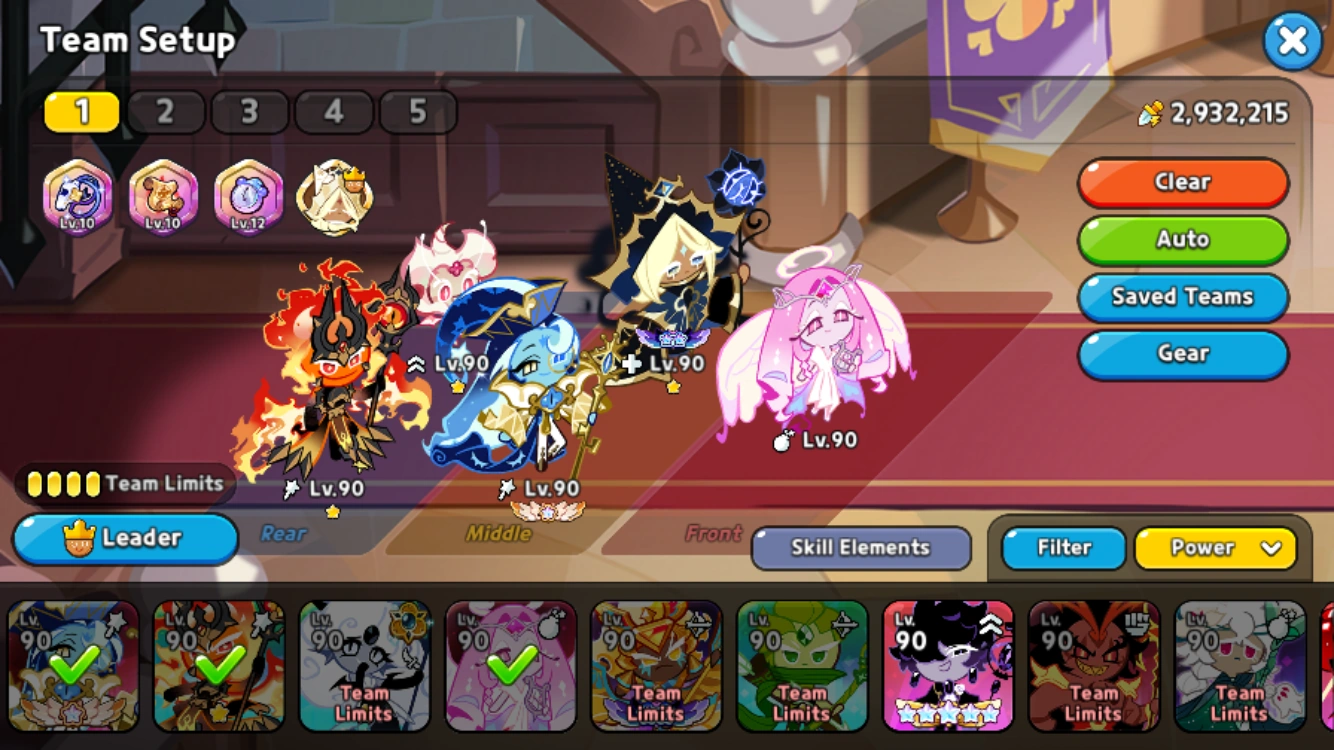1334x750 pixels.
Task: Click the Team Limits gauge
Action: coord(120,483)
